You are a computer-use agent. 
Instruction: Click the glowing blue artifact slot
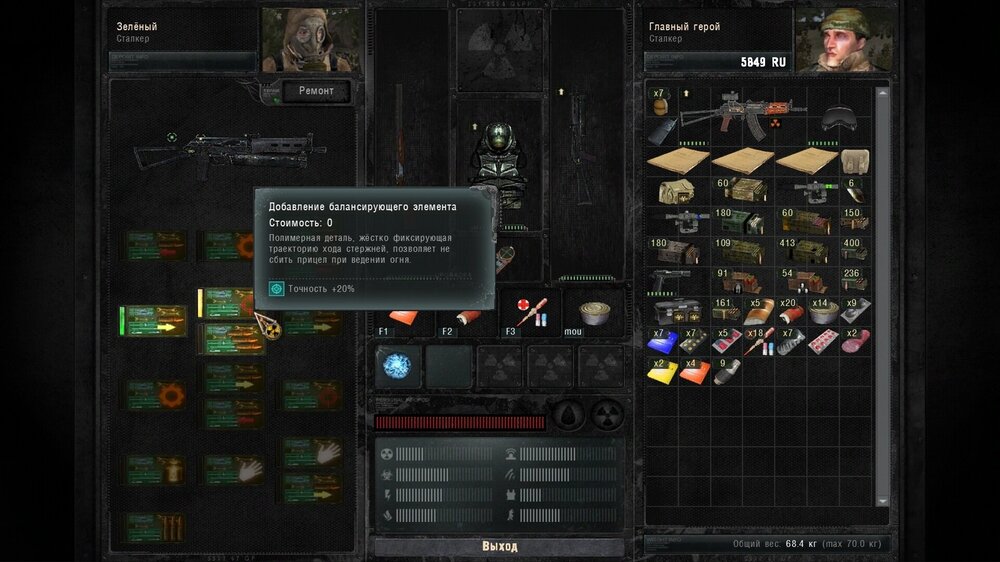coord(398,367)
